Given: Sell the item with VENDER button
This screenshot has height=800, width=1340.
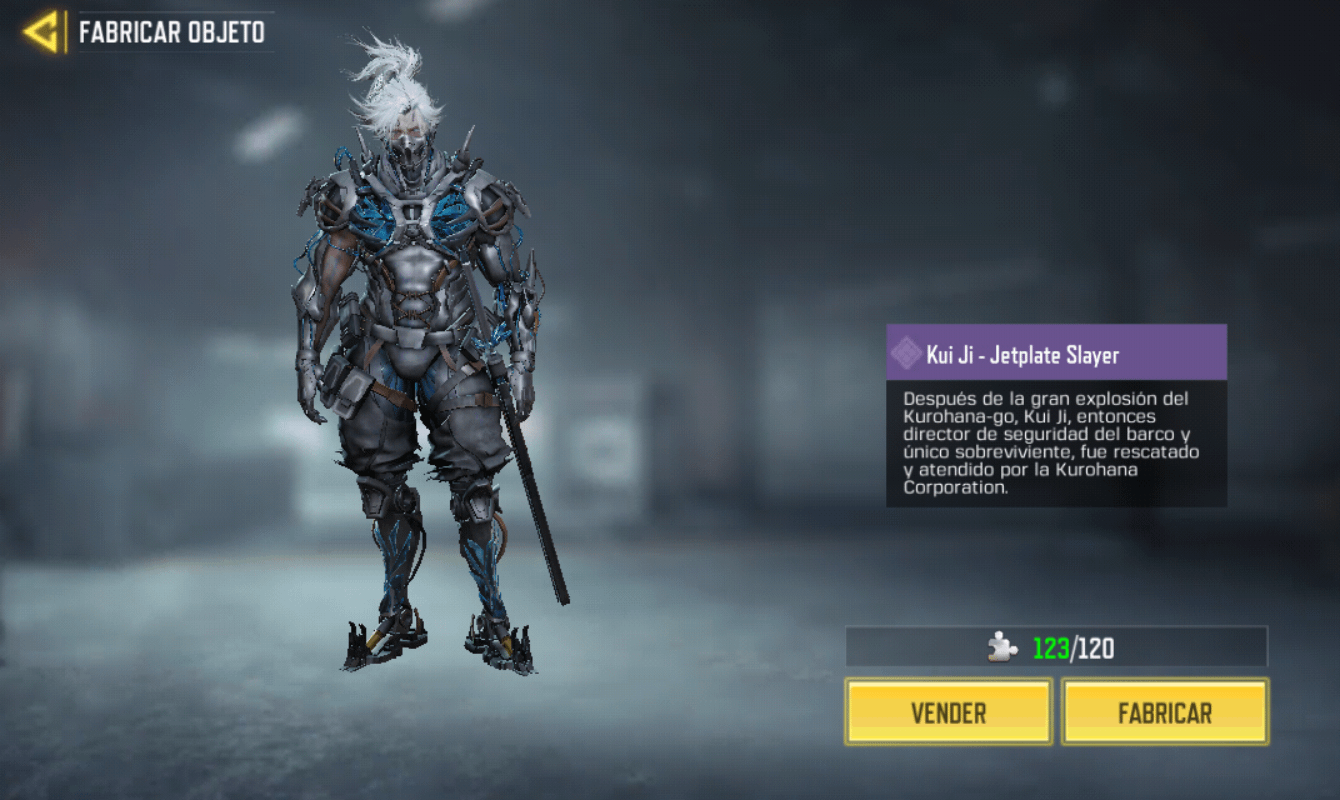Looking at the screenshot, I should [x=948, y=712].
